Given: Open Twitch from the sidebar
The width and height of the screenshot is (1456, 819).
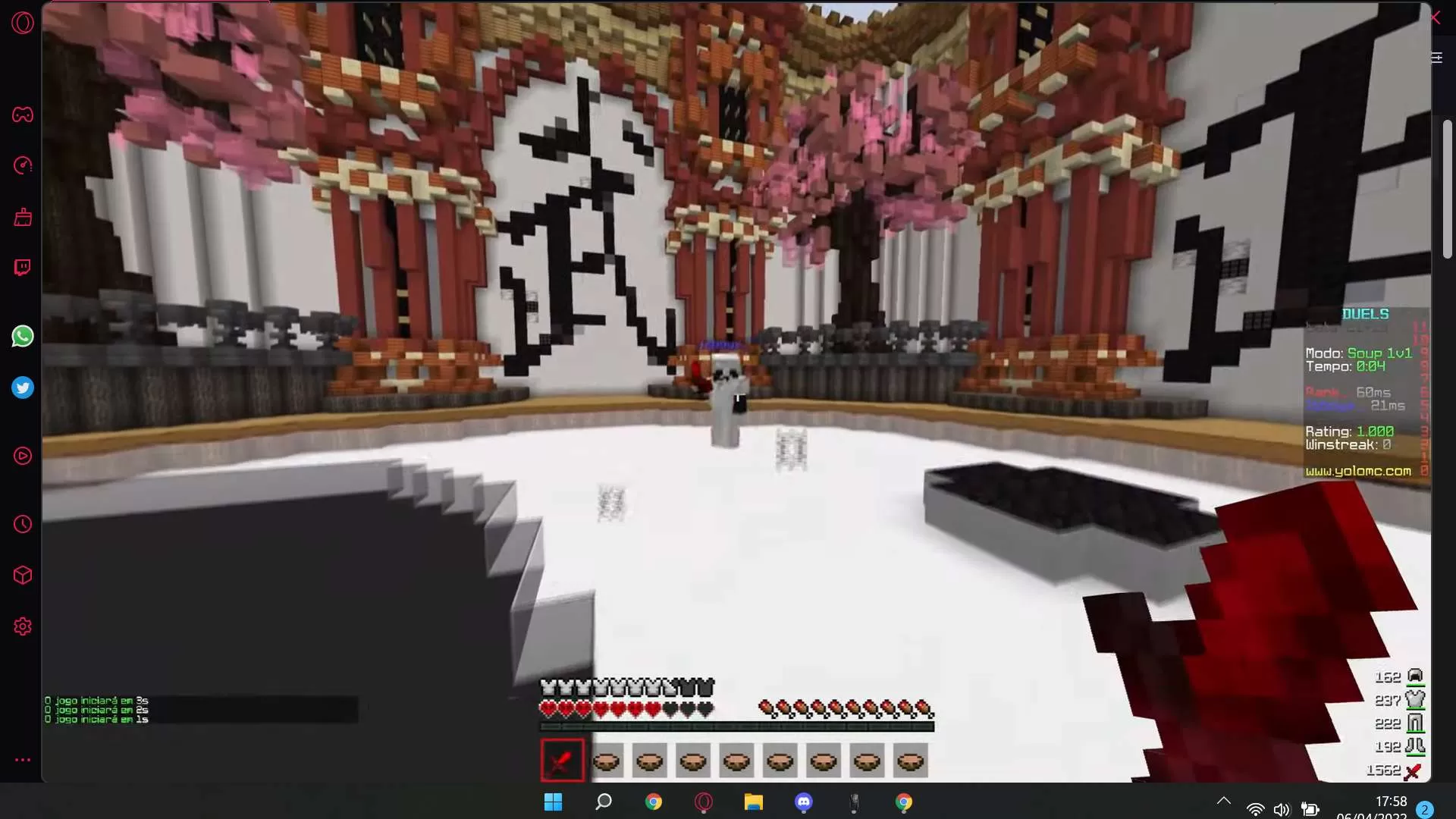Looking at the screenshot, I should coord(22,267).
